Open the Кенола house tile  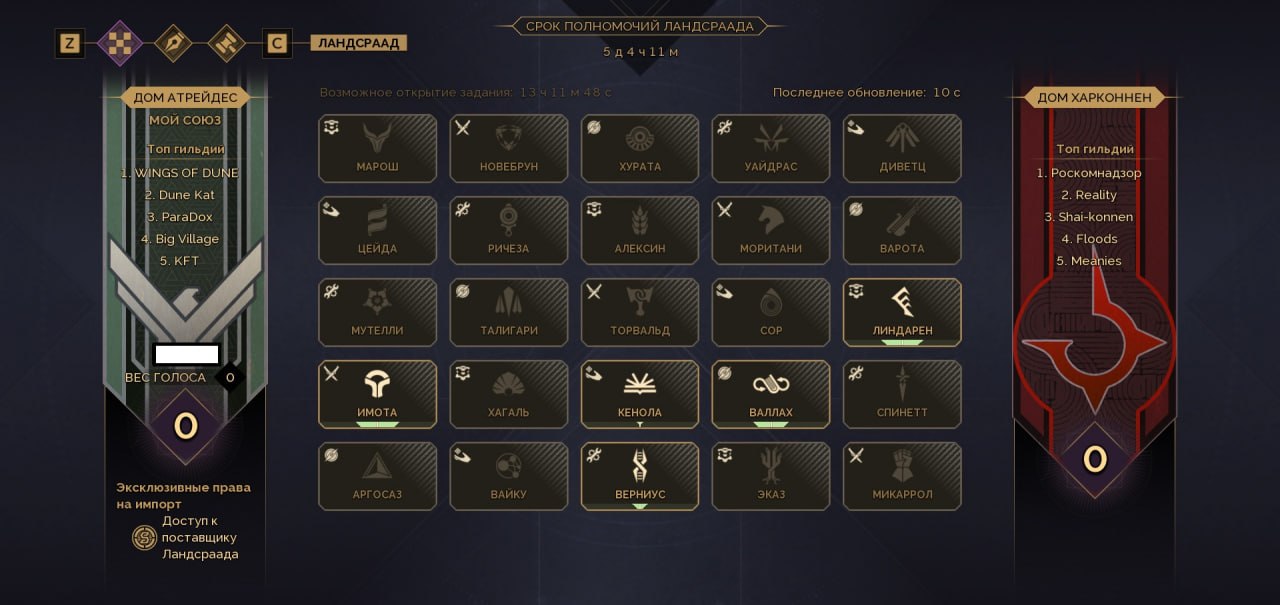[x=640, y=394]
